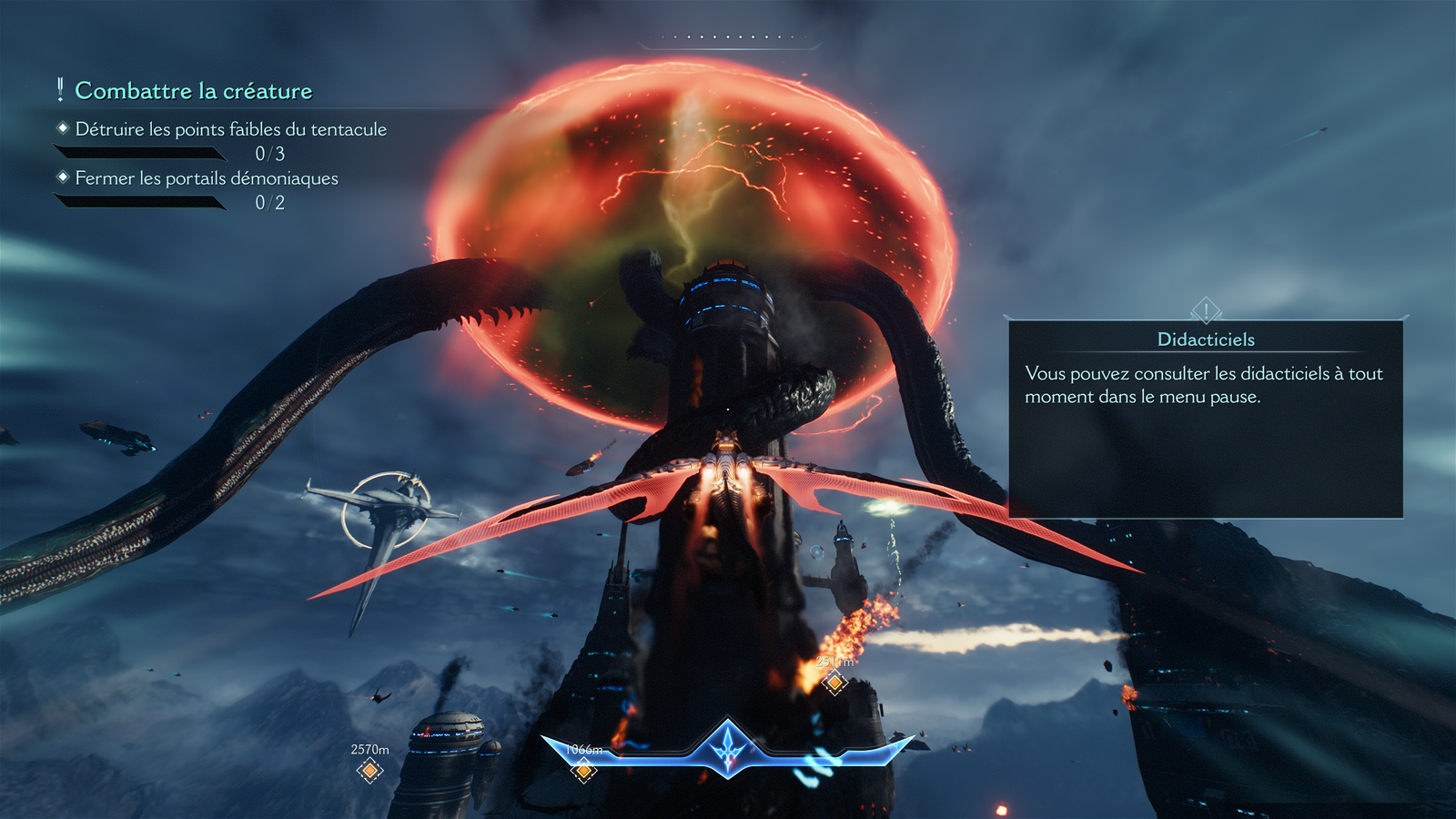Select the "Combattre la créature" objective title

pos(193,91)
